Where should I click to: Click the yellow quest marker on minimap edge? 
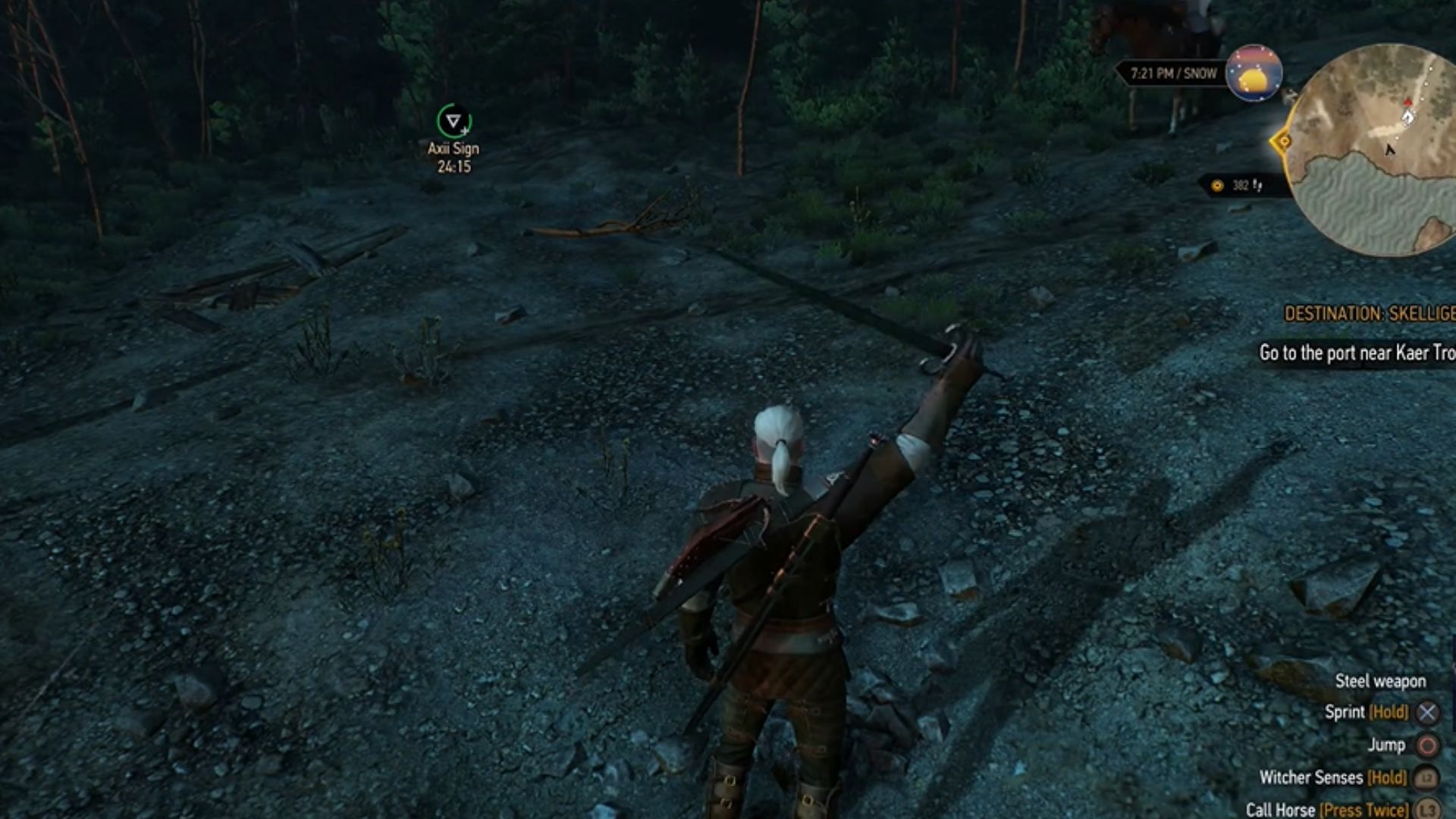pos(1283,141)
